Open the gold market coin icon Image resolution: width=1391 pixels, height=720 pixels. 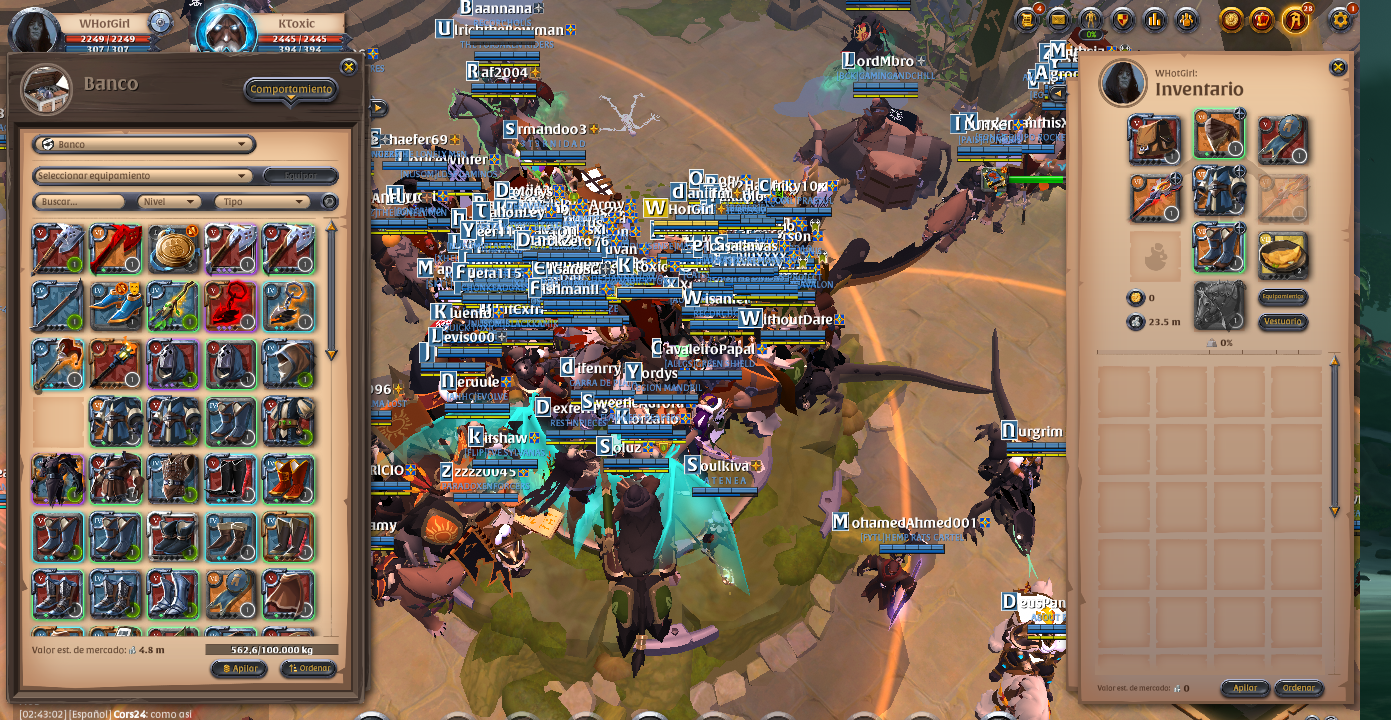coord(1229,19)
